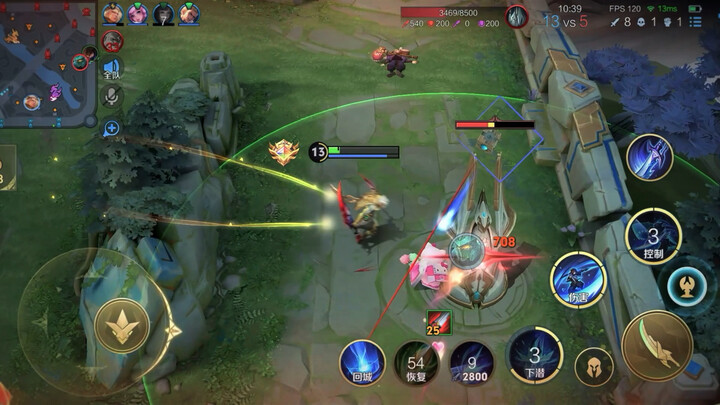Cast the control (控制) skill
This screenshot has height=405, width=720.
point(652,236)
